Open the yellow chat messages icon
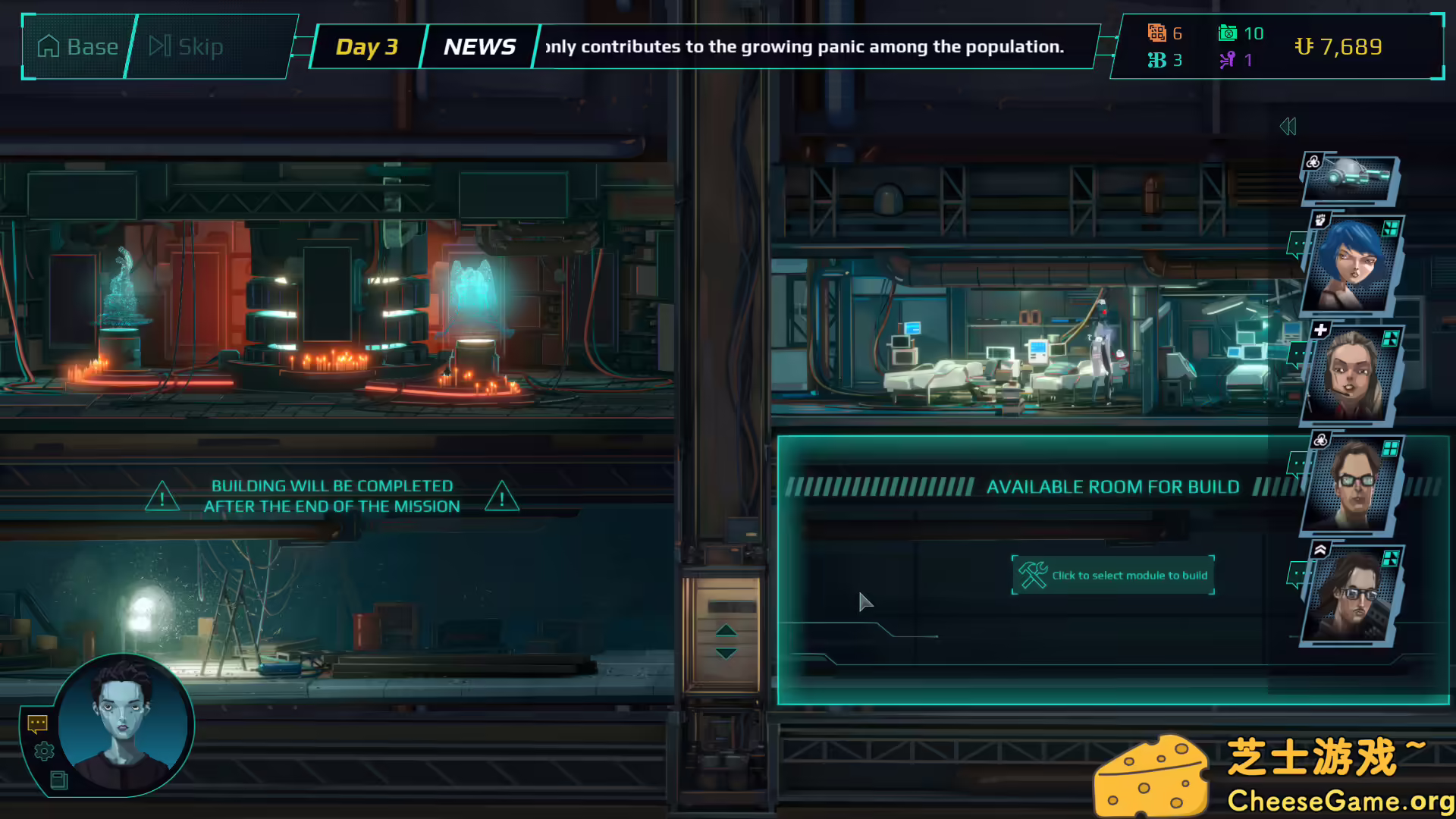Viewport: 1456px width, 819px height. coord(37,724)
